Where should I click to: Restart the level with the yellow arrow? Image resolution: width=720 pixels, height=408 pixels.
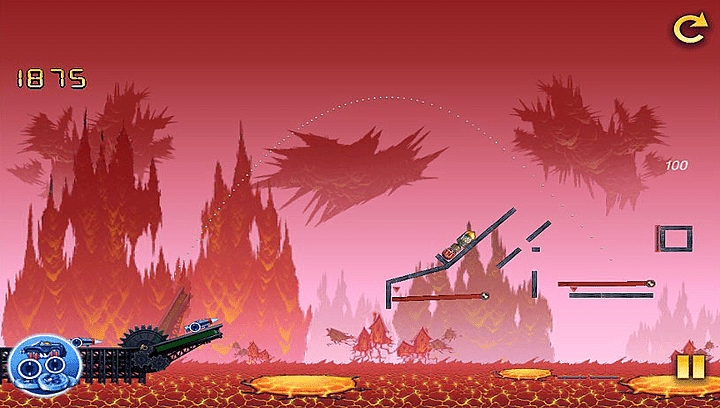coord(689,29)
